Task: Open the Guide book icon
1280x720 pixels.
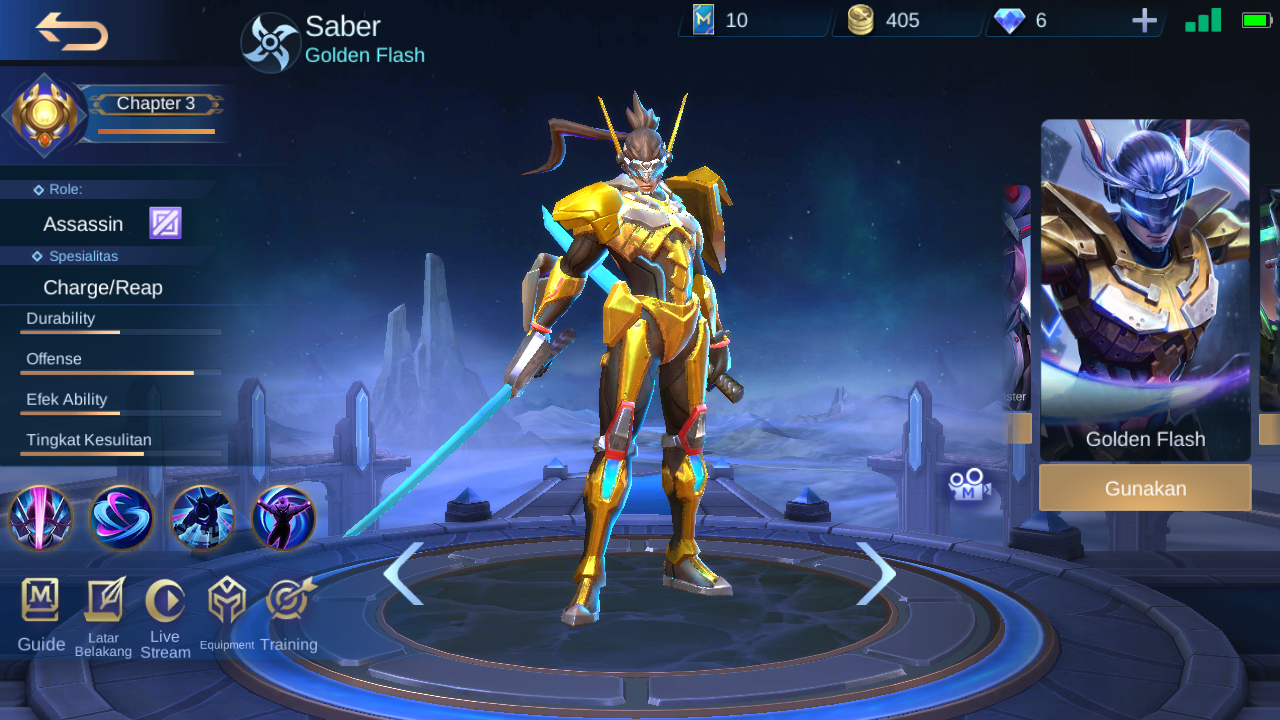Action: [40, 600]
